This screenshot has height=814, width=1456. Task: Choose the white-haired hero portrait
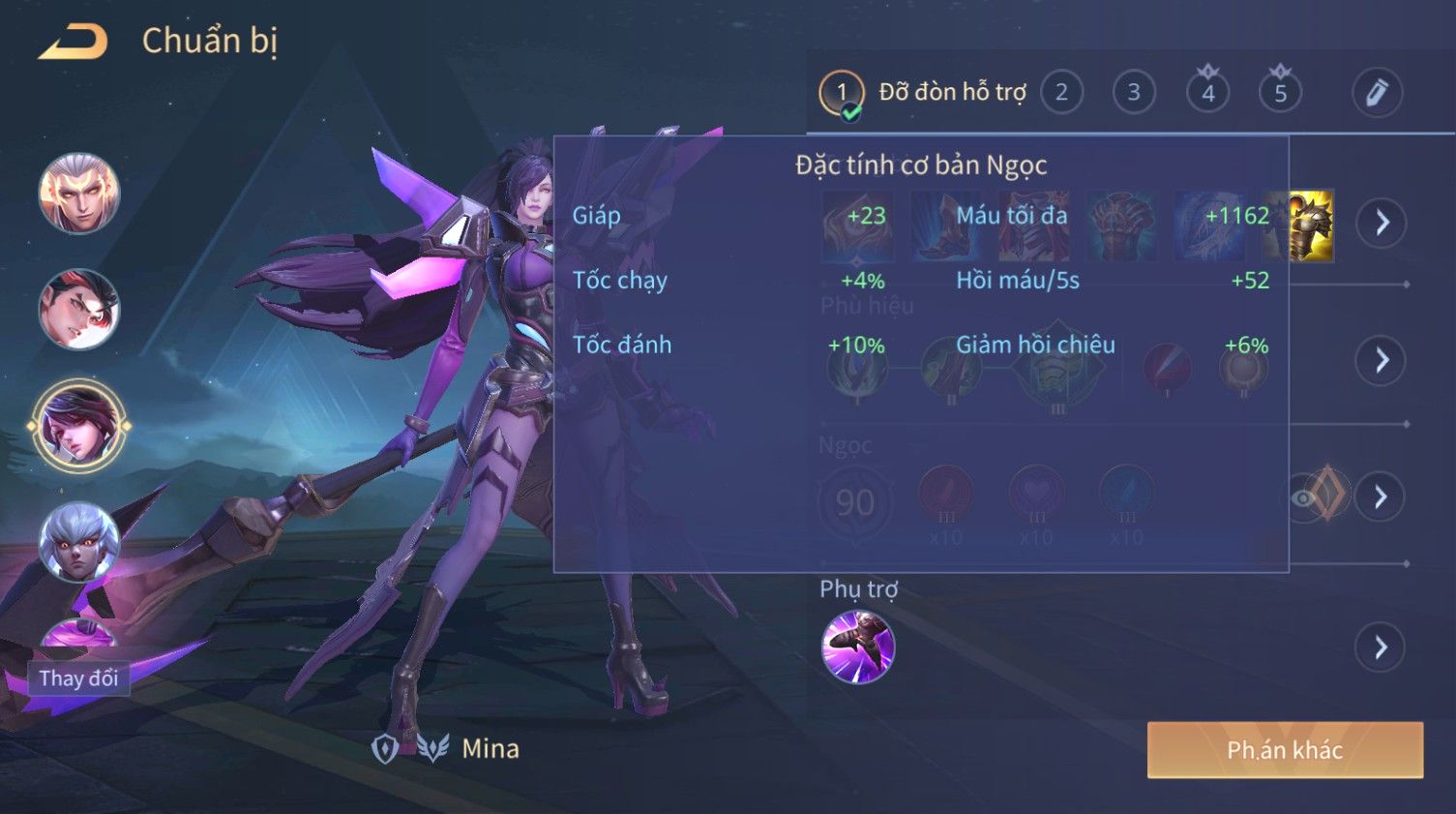click(79, 542)
